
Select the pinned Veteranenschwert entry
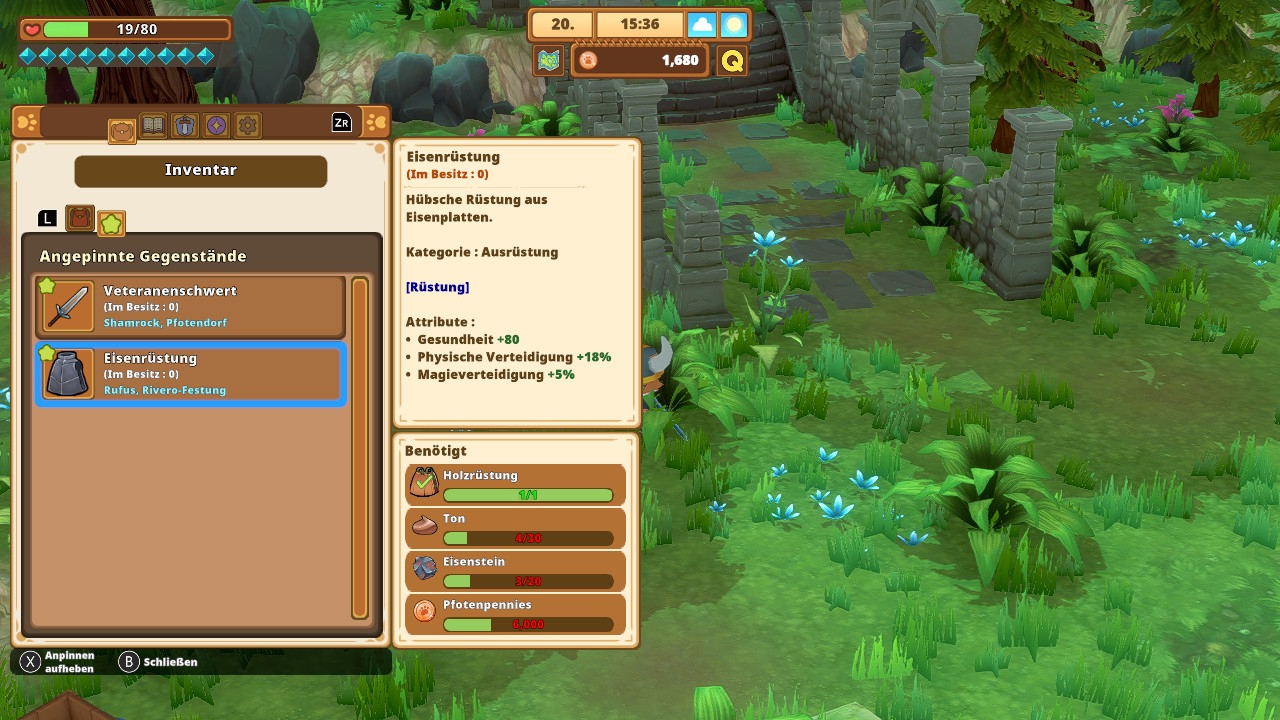(190, 306)
